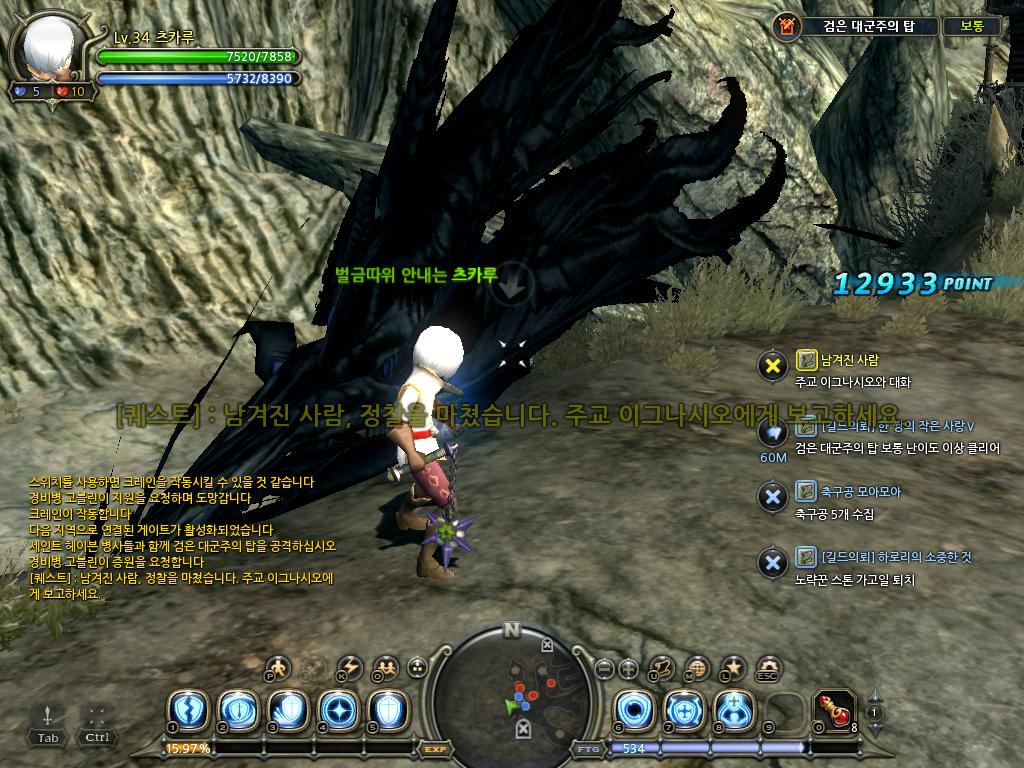1024x768 pixels.
Task: Open the skill window icon marked K
Action: pos(349,667)
